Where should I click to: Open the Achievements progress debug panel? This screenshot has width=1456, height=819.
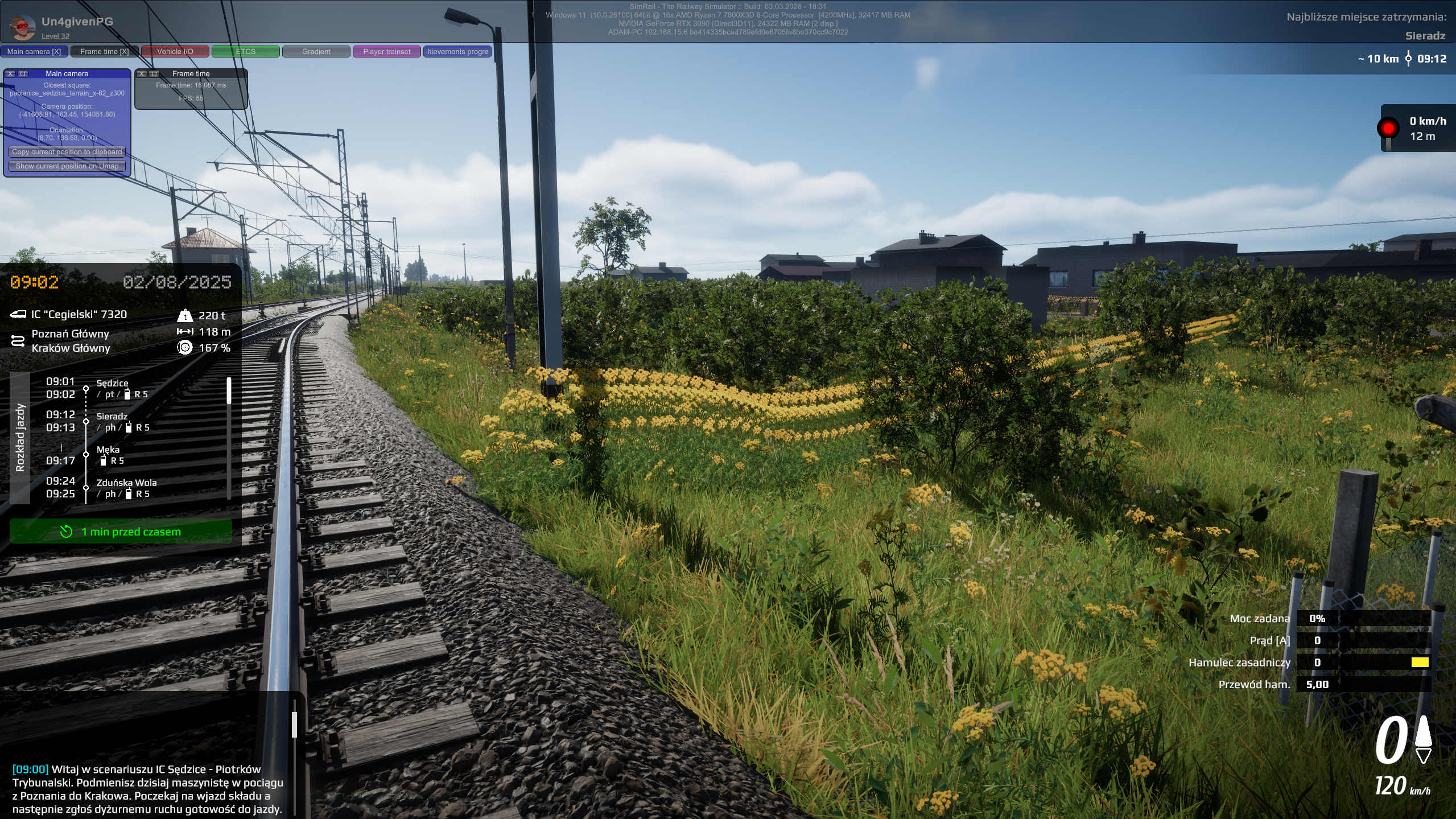[457, 52]
